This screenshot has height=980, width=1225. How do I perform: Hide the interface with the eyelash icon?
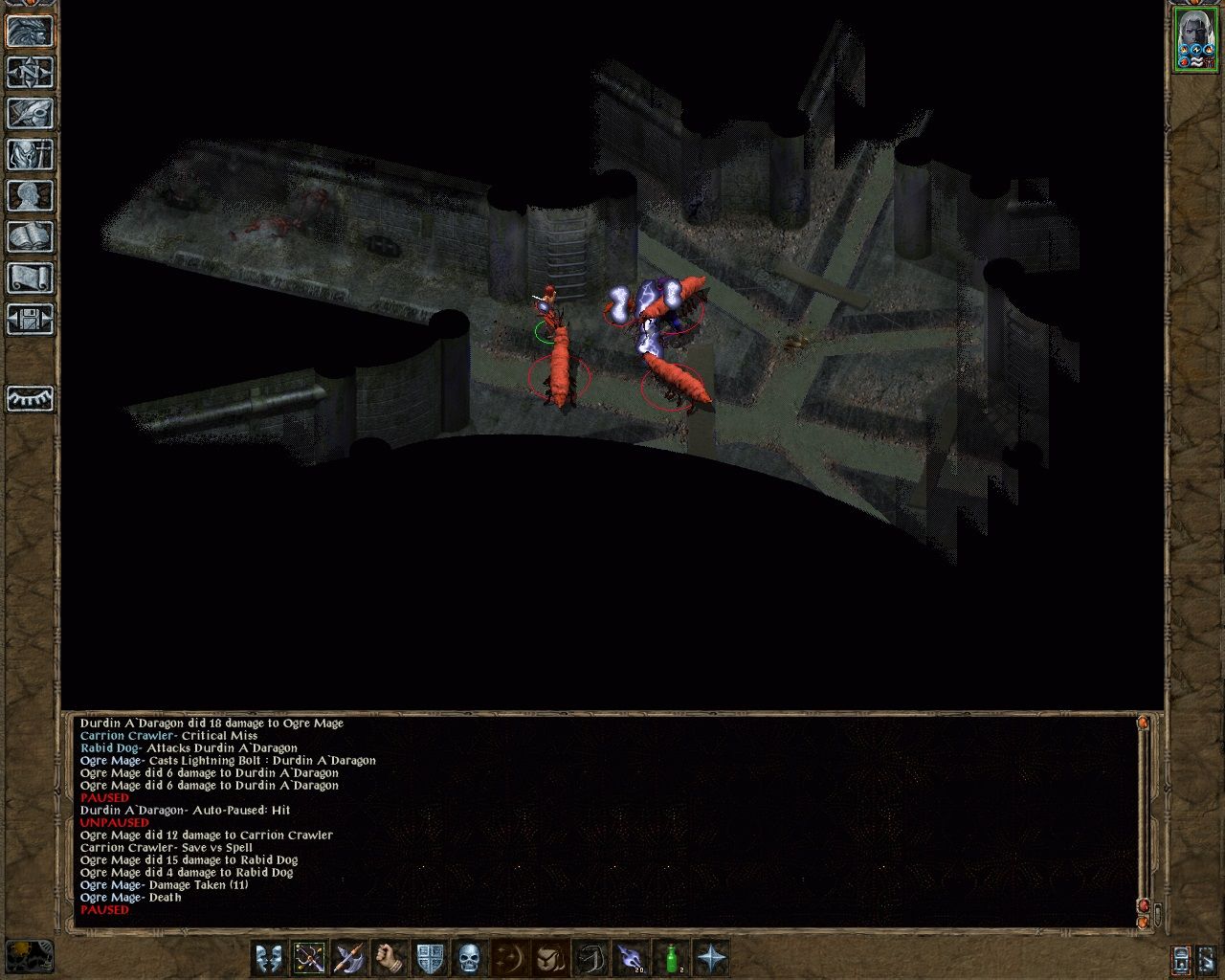coord(31,401)
